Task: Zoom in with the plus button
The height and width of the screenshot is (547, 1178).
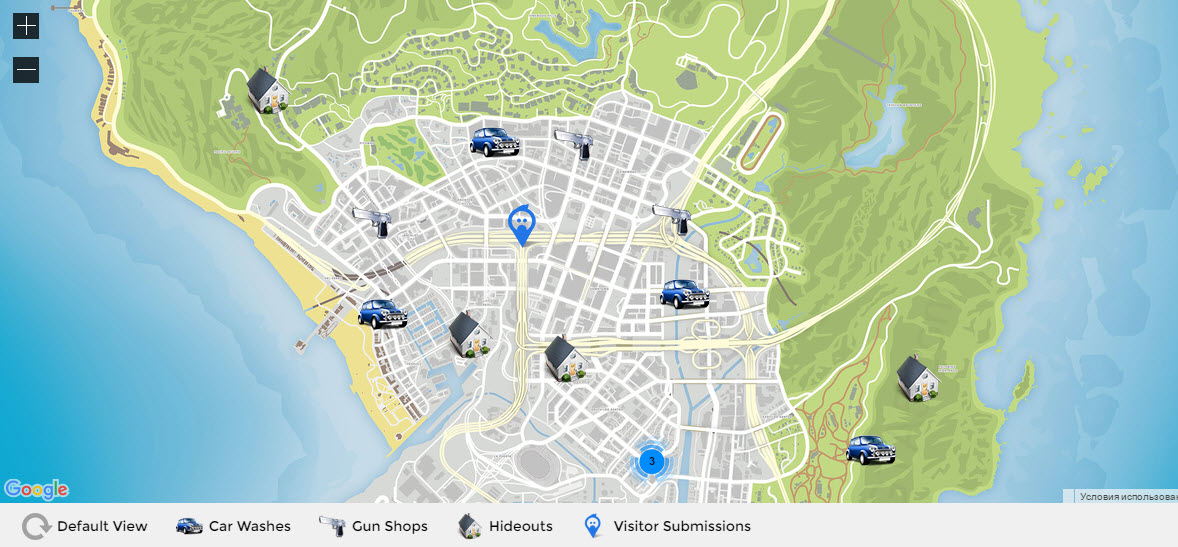Action: (x=26, y=26)
